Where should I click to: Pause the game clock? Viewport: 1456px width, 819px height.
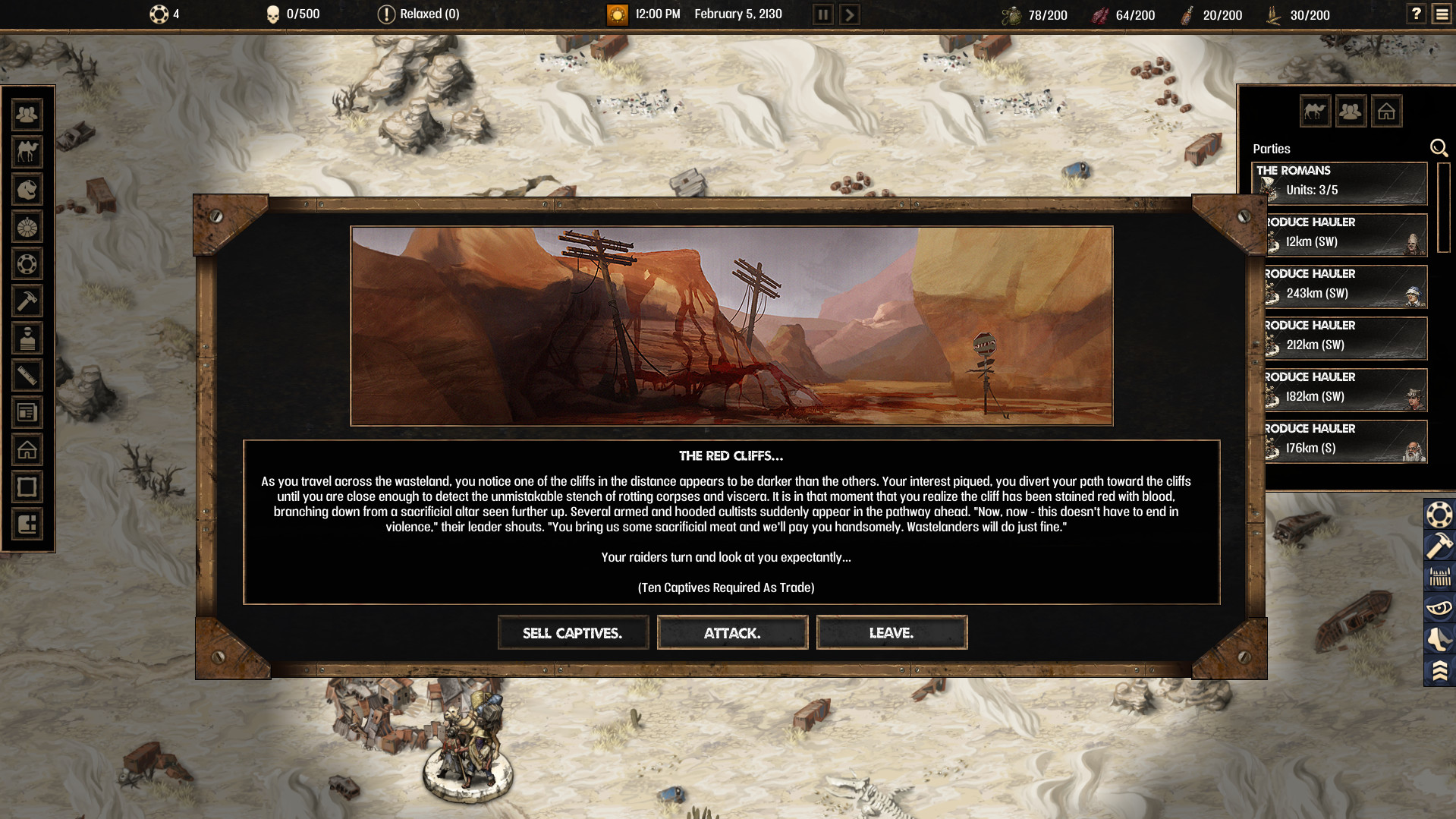(x=822, y=14)
